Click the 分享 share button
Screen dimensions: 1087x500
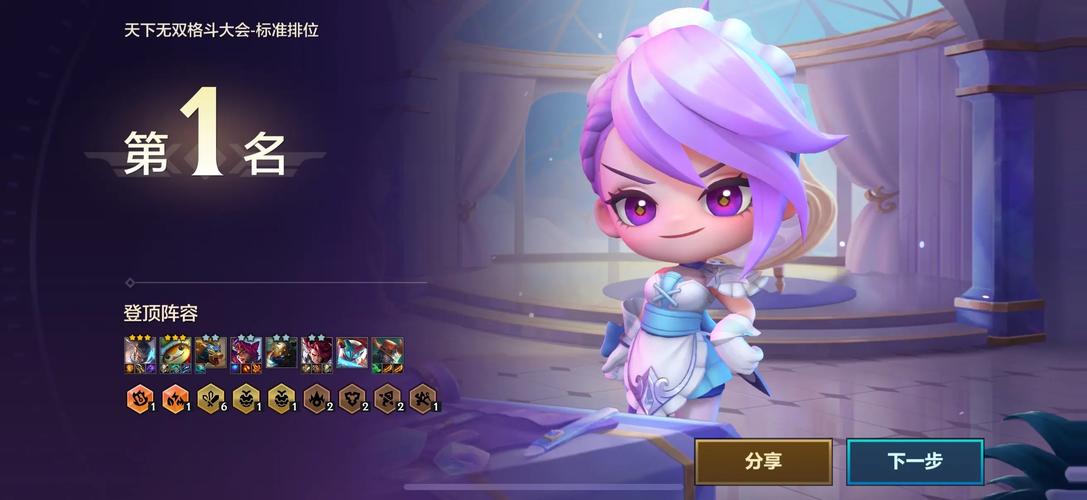click(763, 461)
